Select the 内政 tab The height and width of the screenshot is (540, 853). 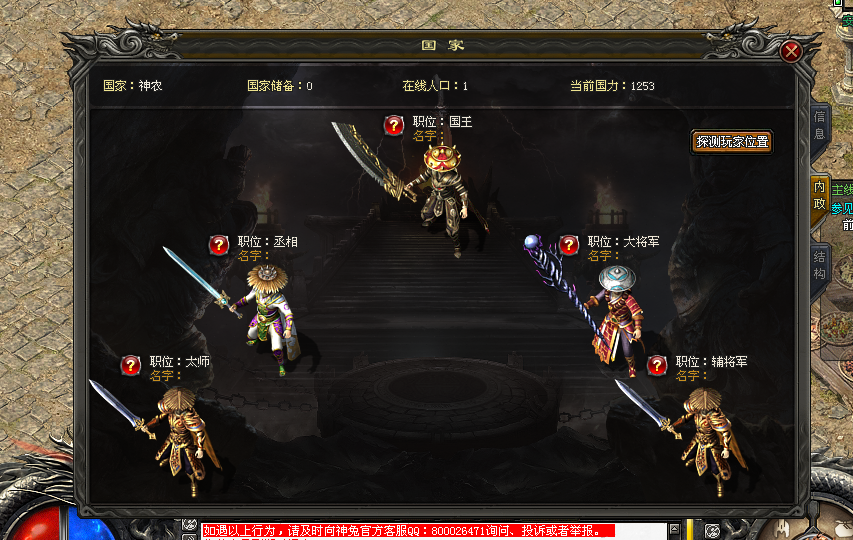(819, 196)
